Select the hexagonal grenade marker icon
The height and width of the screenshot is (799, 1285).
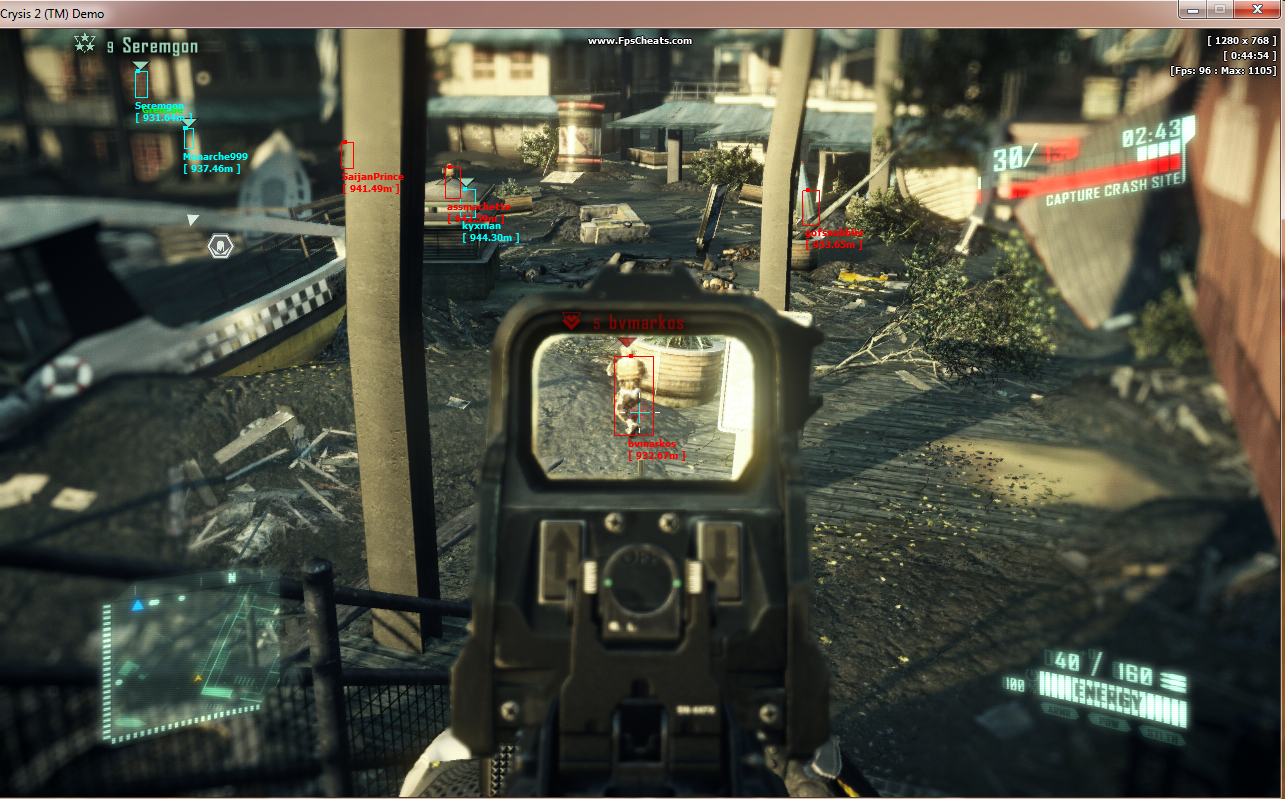[220, 244]
